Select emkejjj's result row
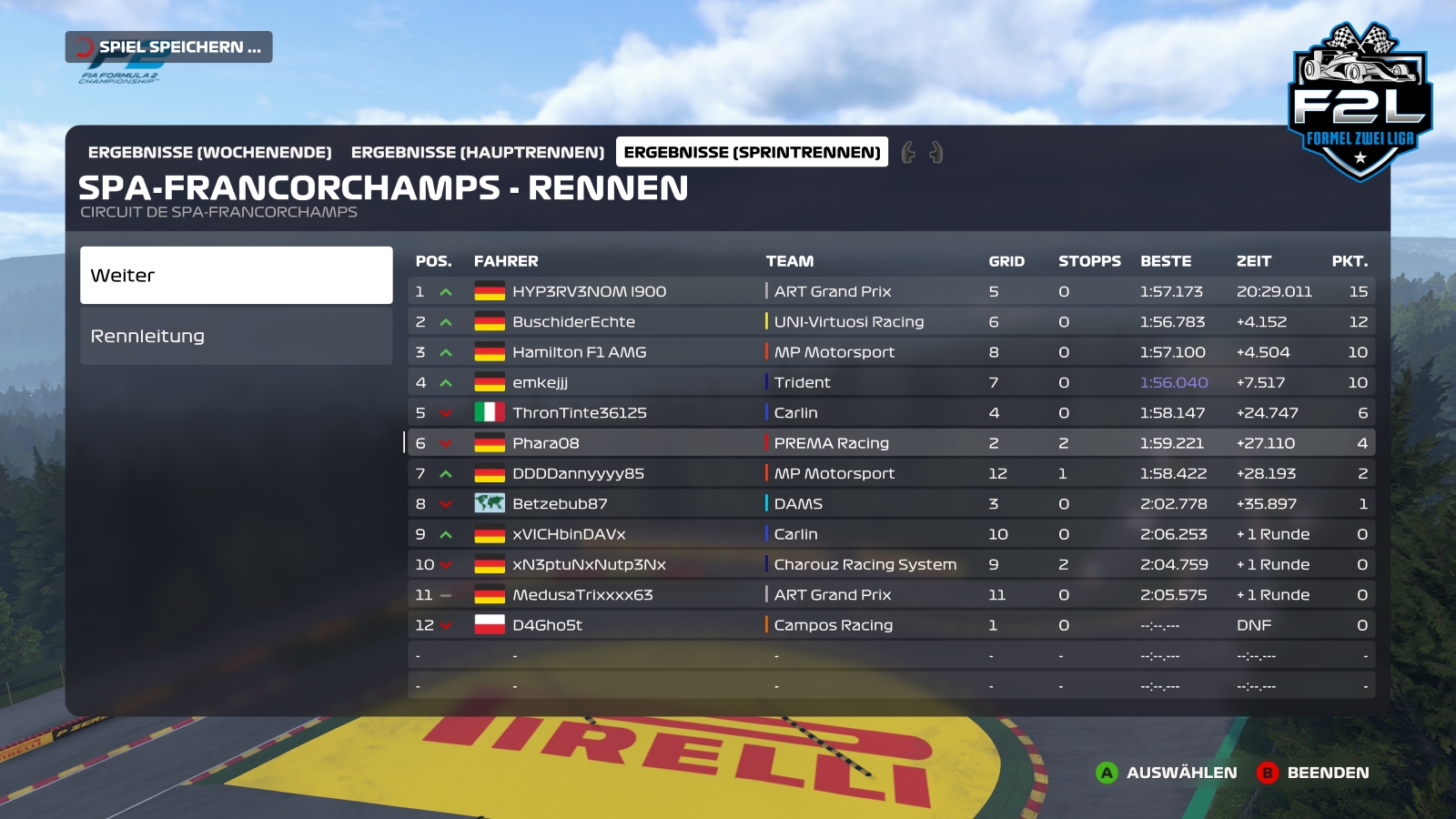This screenshot has width=1456, height=819. point(540,382)
